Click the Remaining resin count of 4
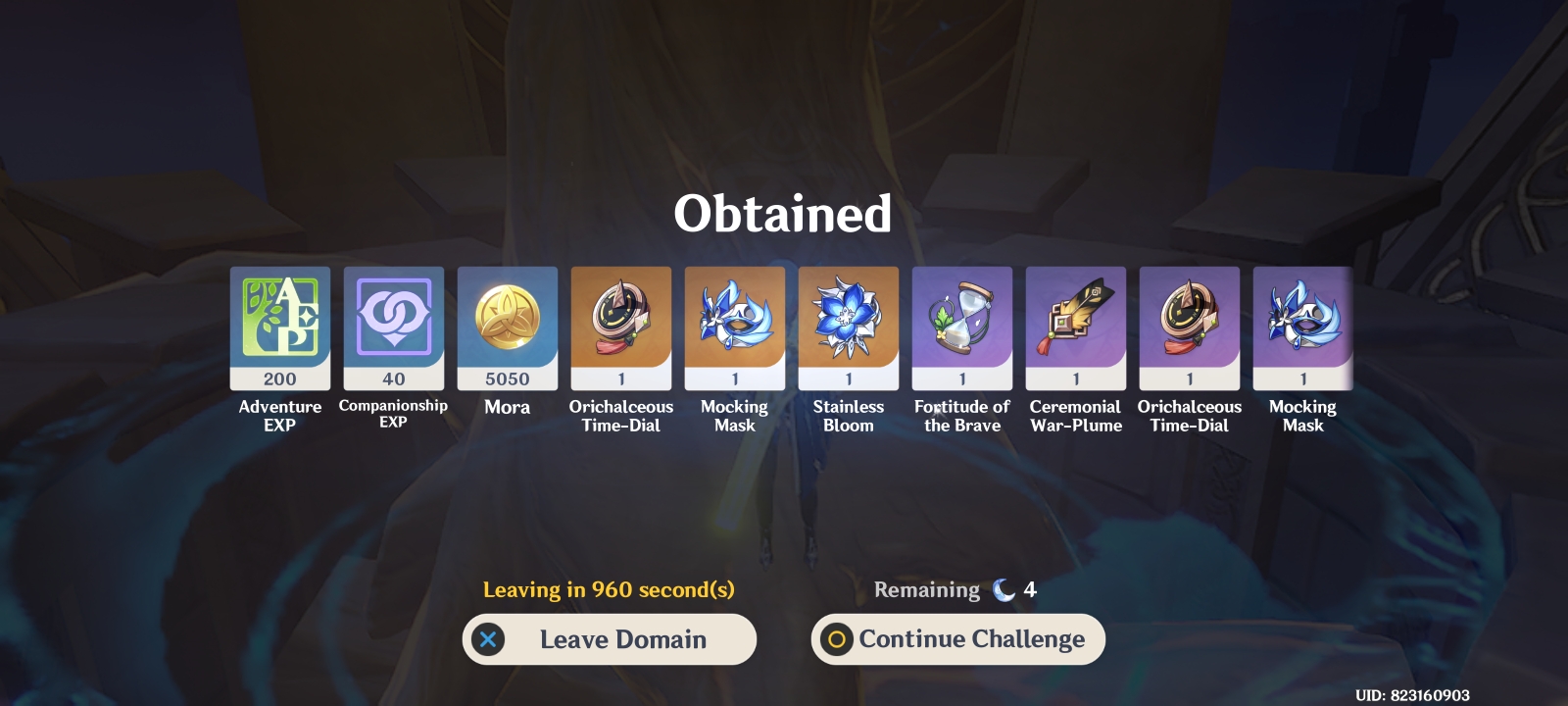The image size is (1568, 706). click(x=1030, y=589)
